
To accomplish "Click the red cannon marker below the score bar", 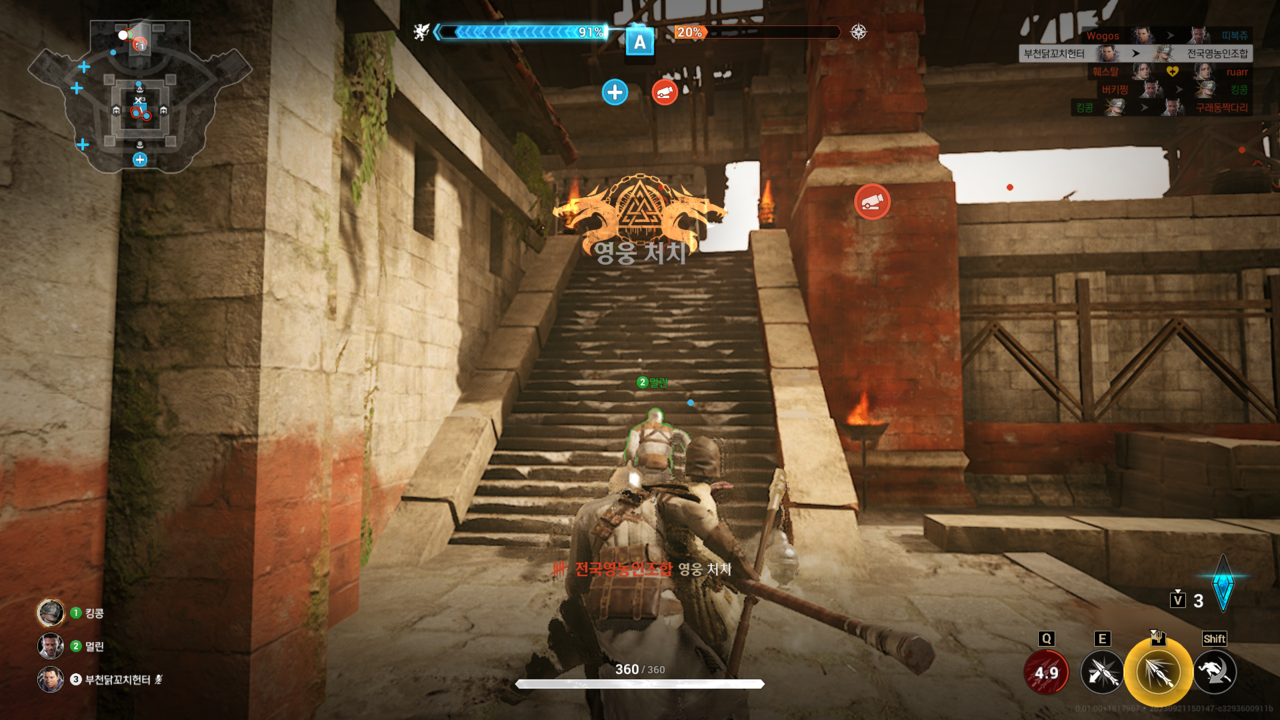I will click(x=664, y=93).
